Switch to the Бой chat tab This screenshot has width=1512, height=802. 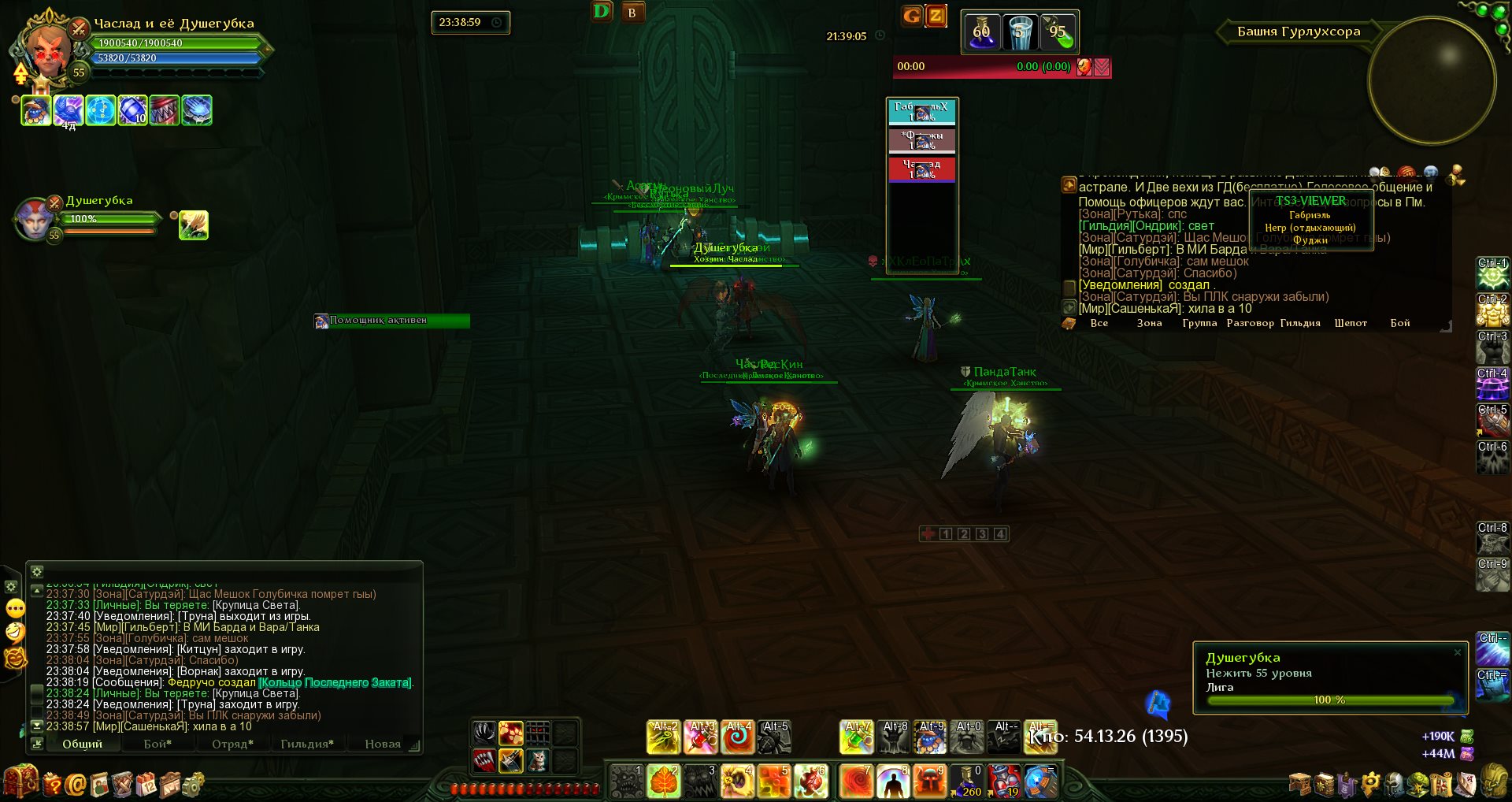coord(157,744)
